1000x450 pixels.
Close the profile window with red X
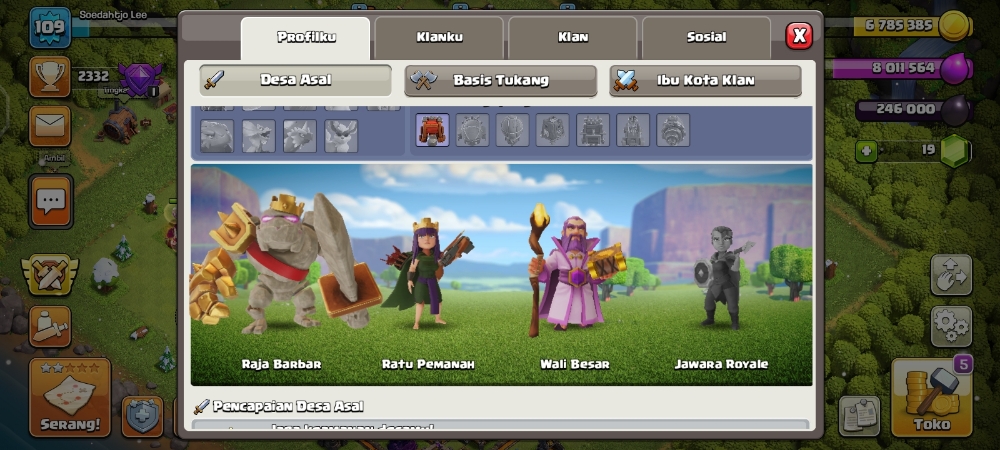798,37
